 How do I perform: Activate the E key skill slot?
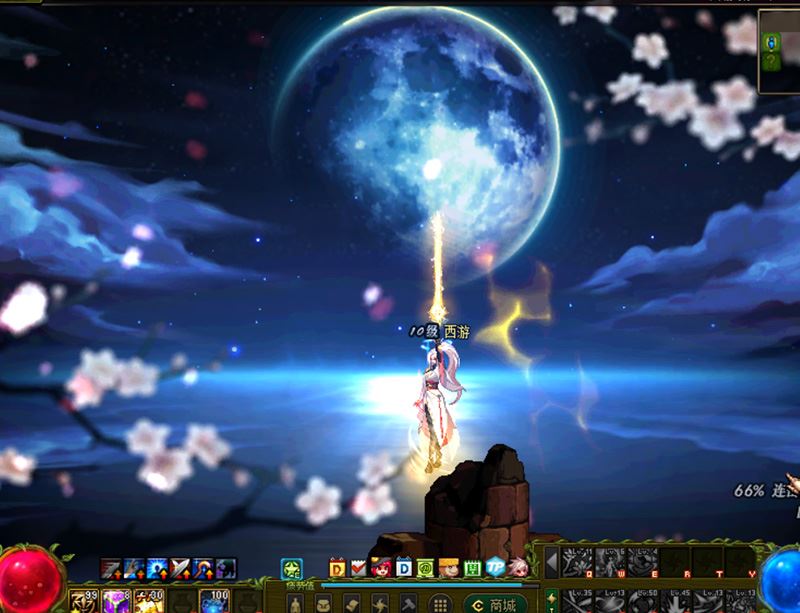(641, 563)
